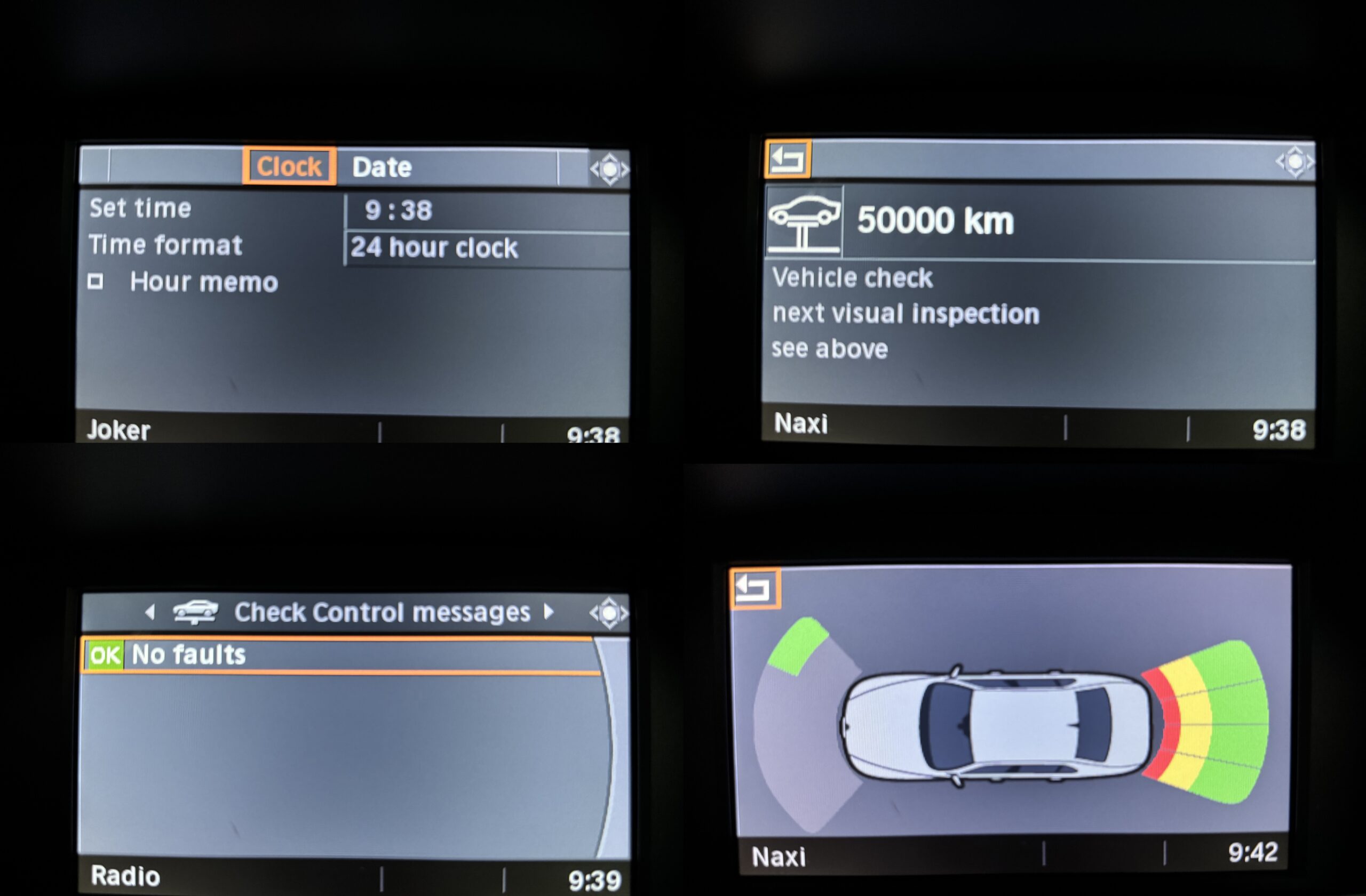Select the Set time value field

[x=486, y=211]
